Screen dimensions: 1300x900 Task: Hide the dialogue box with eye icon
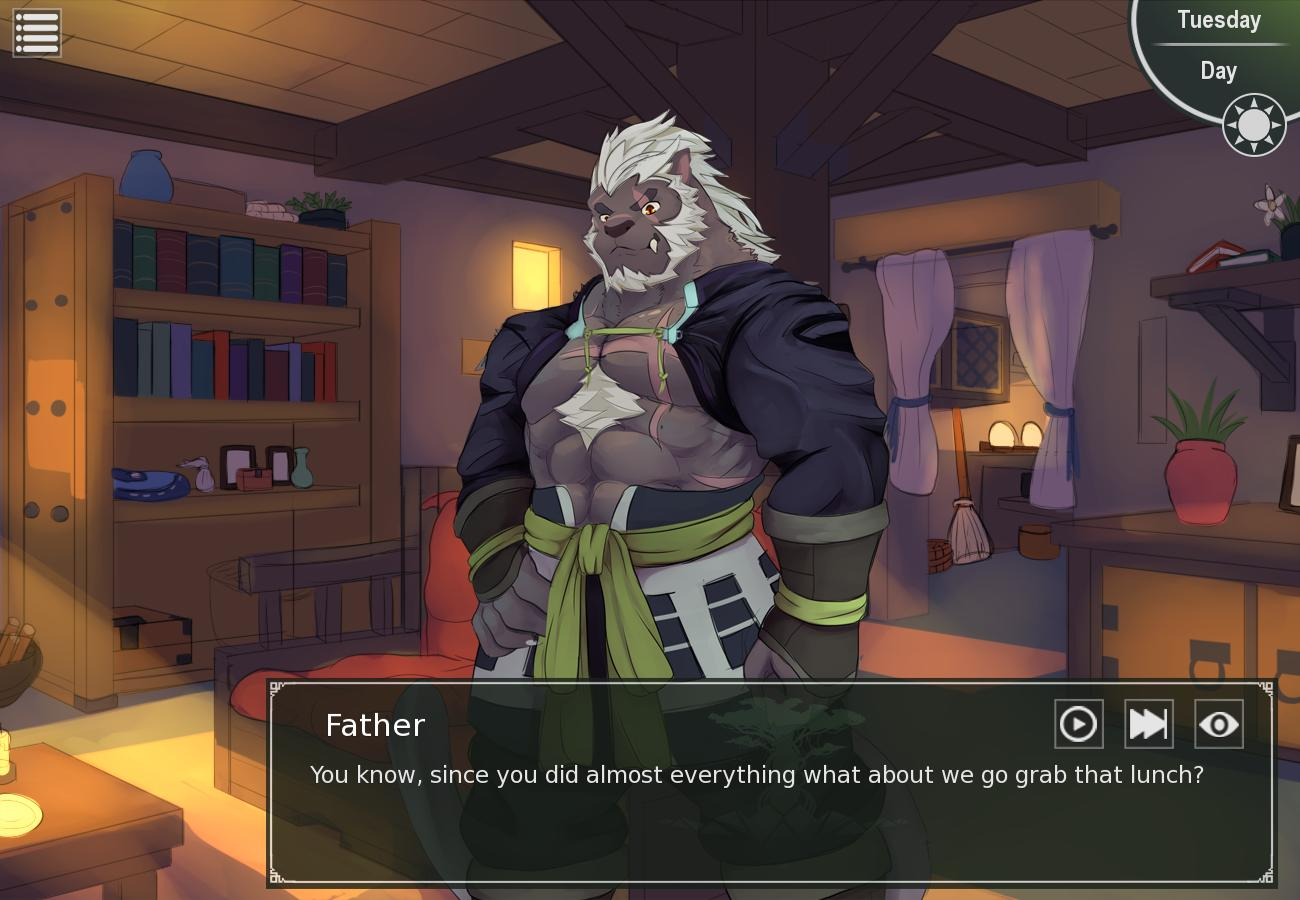1218,724
